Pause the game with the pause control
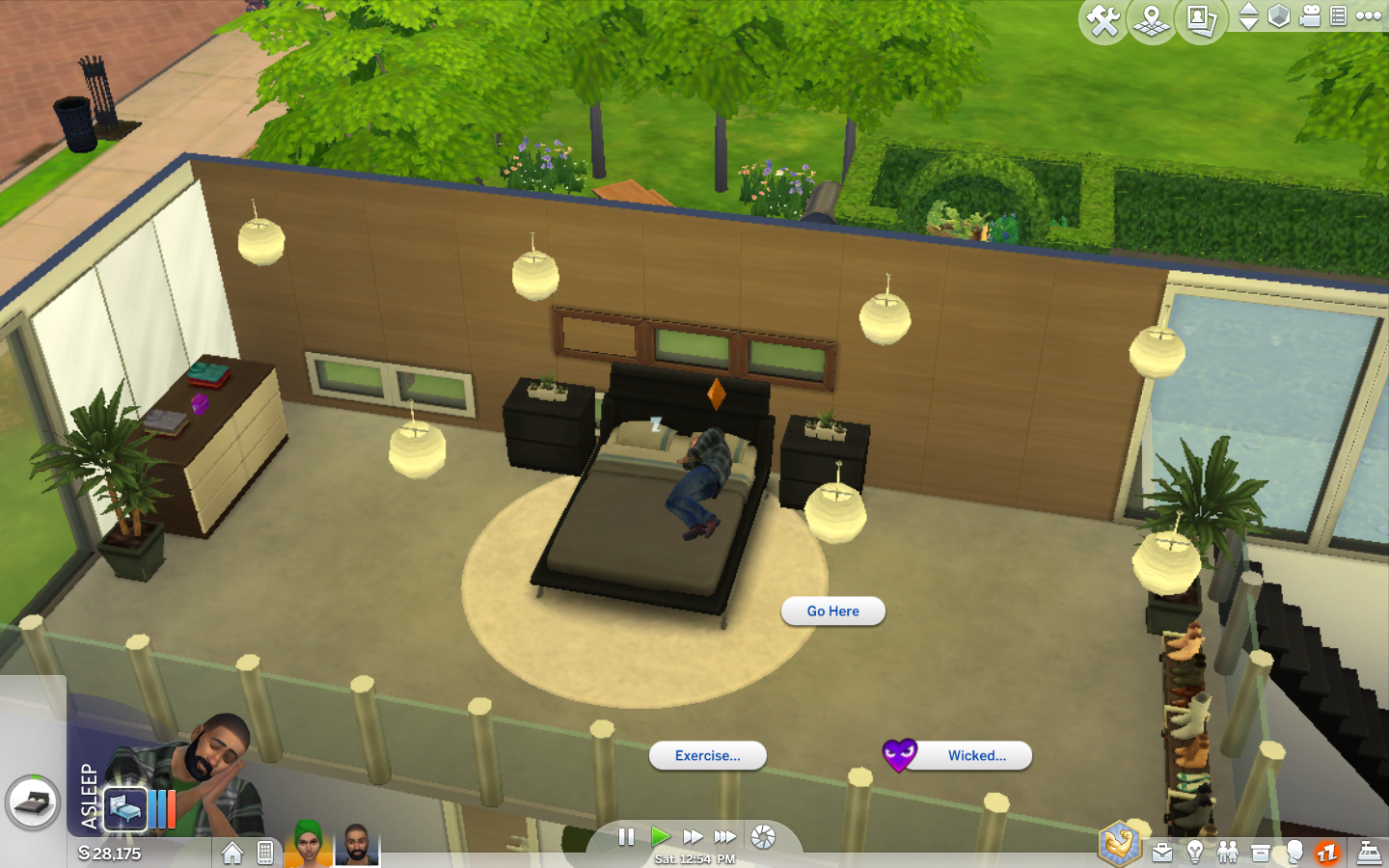1389x868 pixels. click(x=625, y=837)
